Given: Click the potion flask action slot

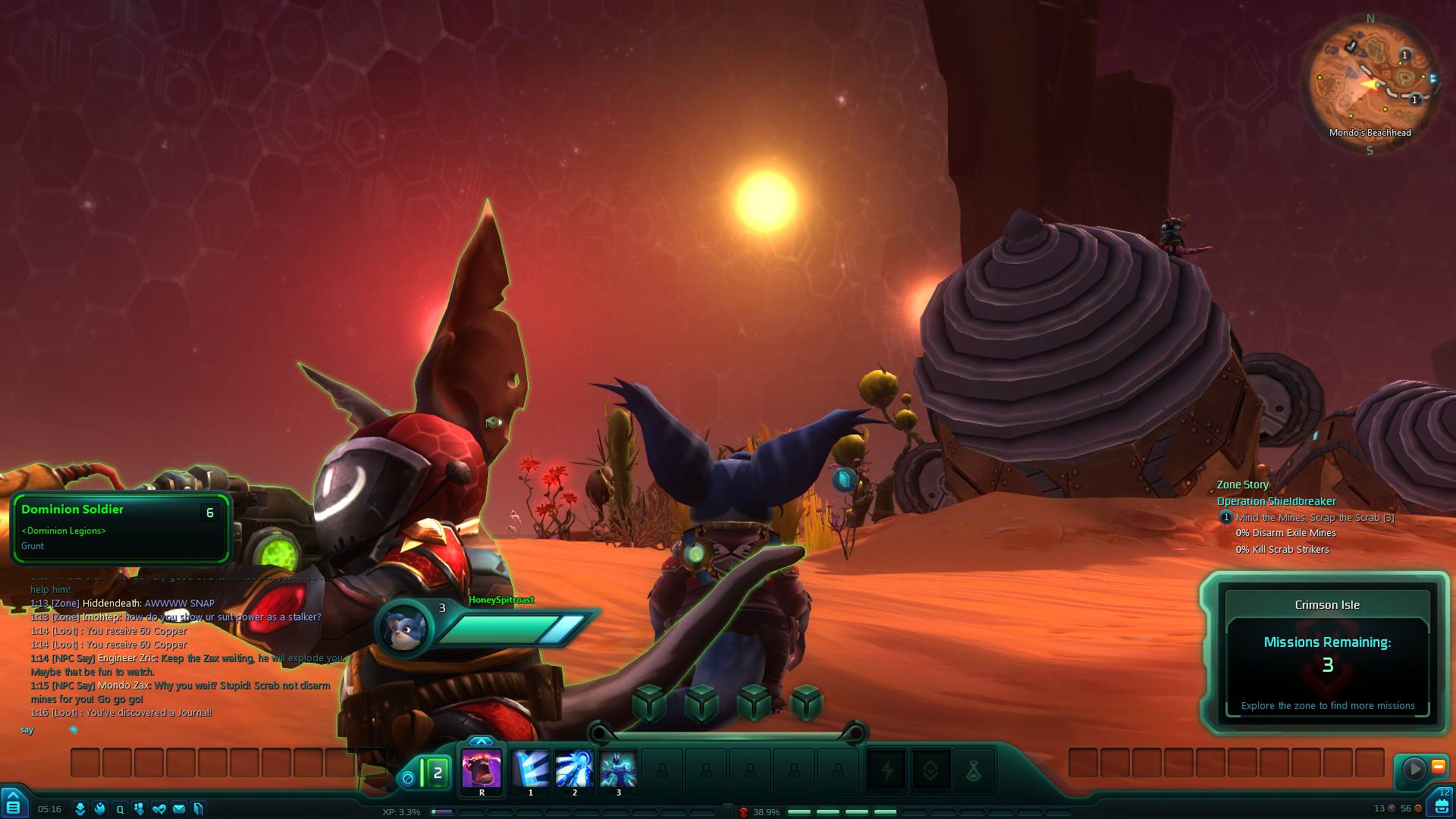Looking at the screenshot, I should pyautogui.click(x=974, y=772).
